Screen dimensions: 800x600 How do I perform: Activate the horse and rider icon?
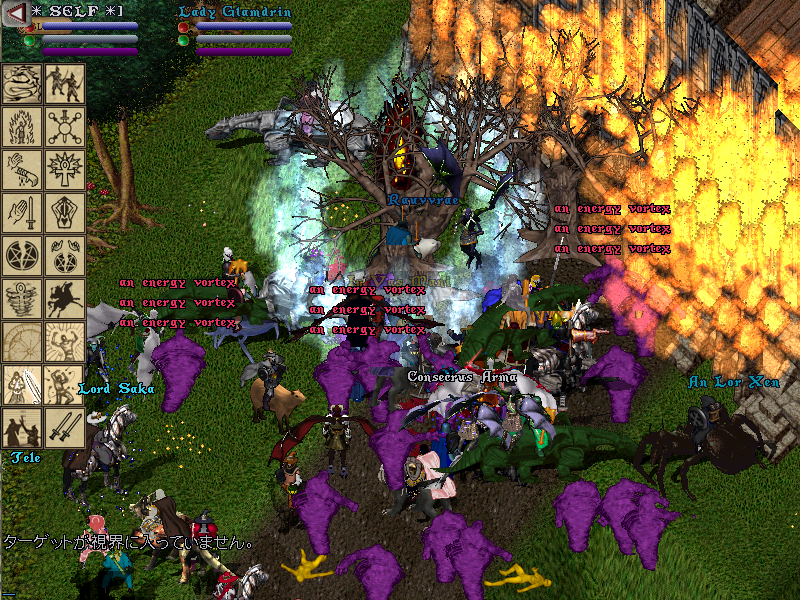[65, 298]
